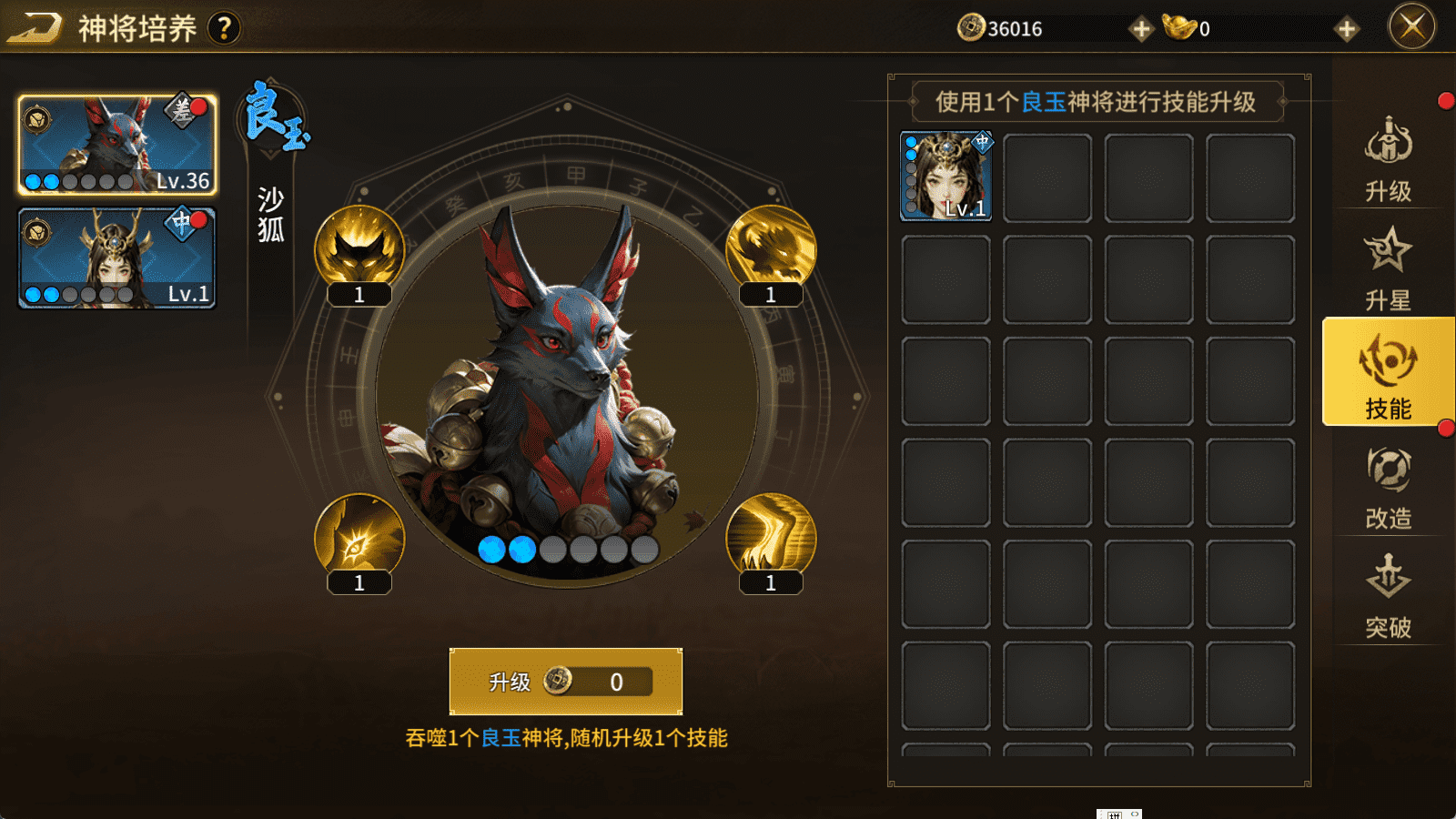Screen dimensions: 1456x819
Task: Select the Lv.36 fox general card
Action: click(x=117, y=145)
